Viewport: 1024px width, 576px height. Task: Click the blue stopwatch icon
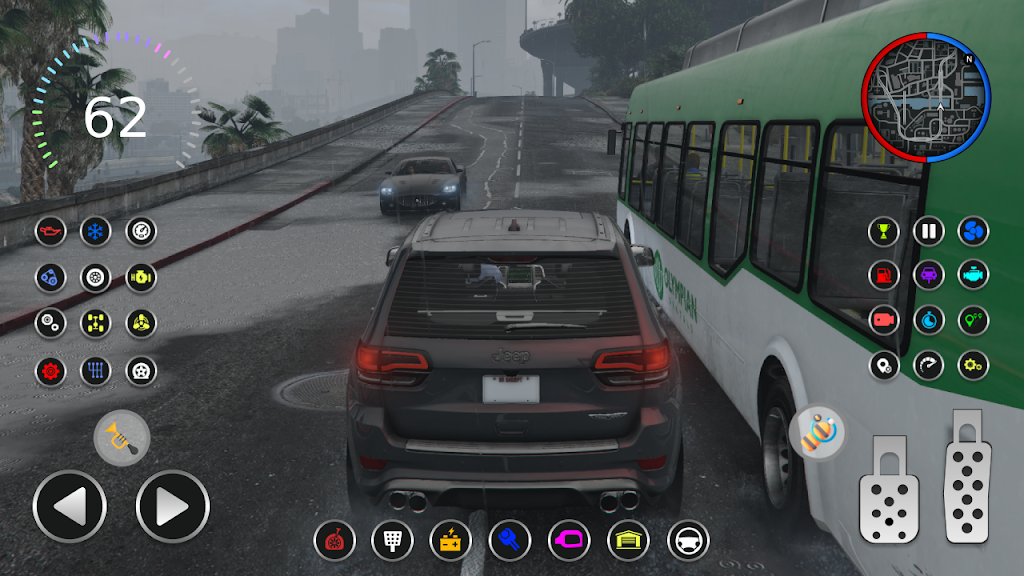point(929,320)
